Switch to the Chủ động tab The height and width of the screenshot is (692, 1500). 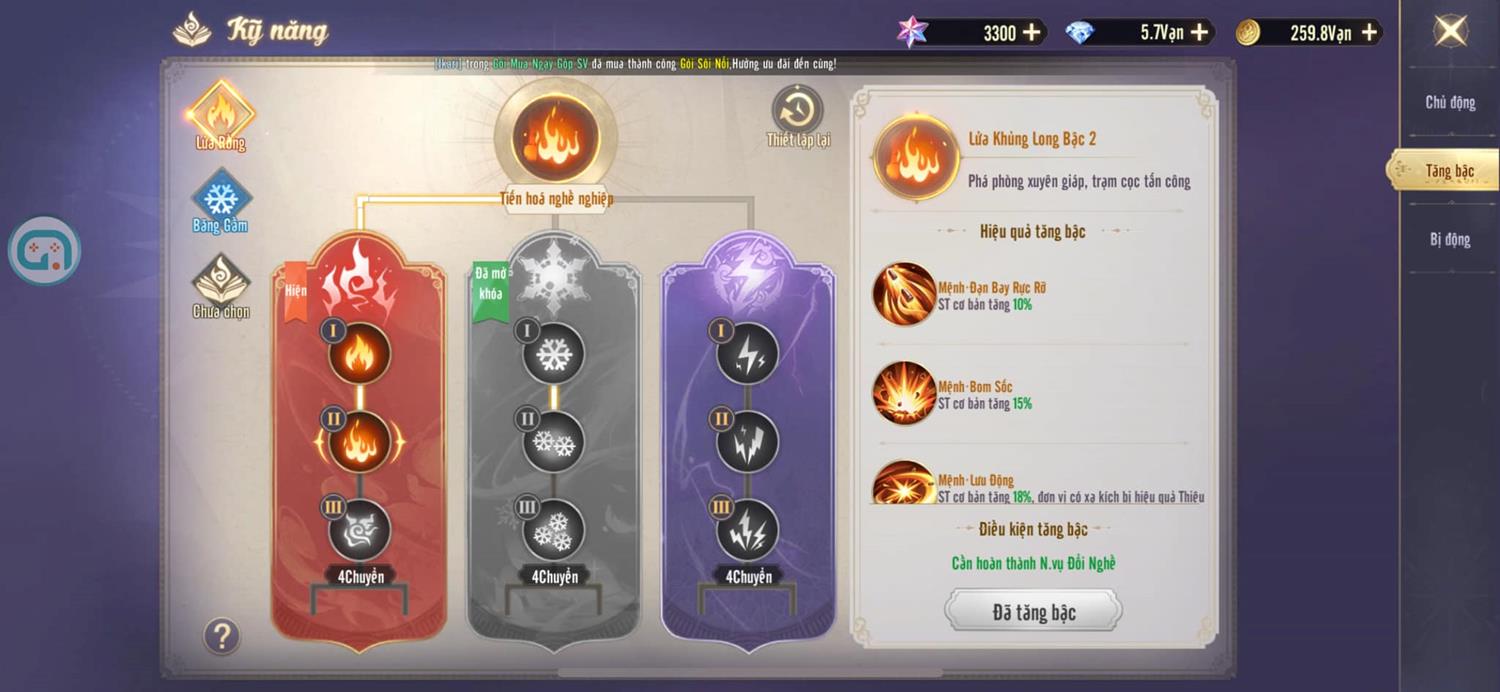tap(1450, 102)
